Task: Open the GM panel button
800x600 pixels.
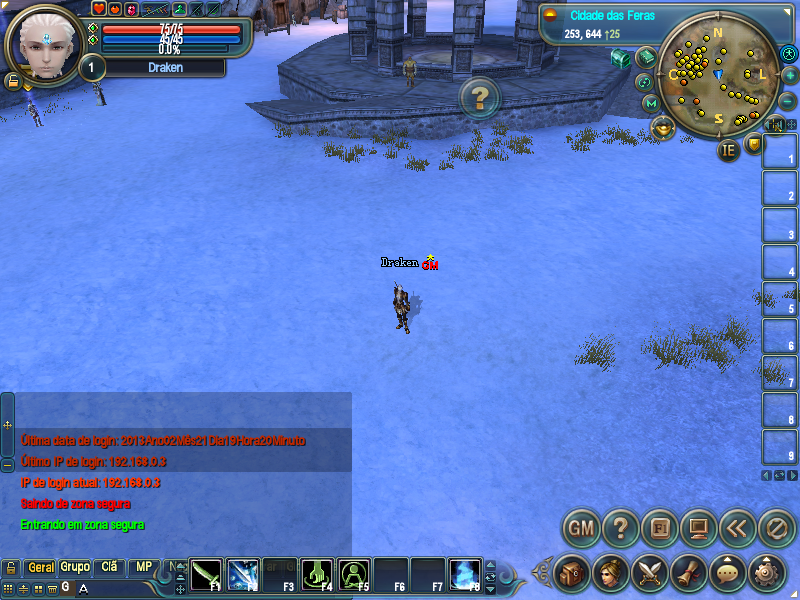Action: click(580, 527)
